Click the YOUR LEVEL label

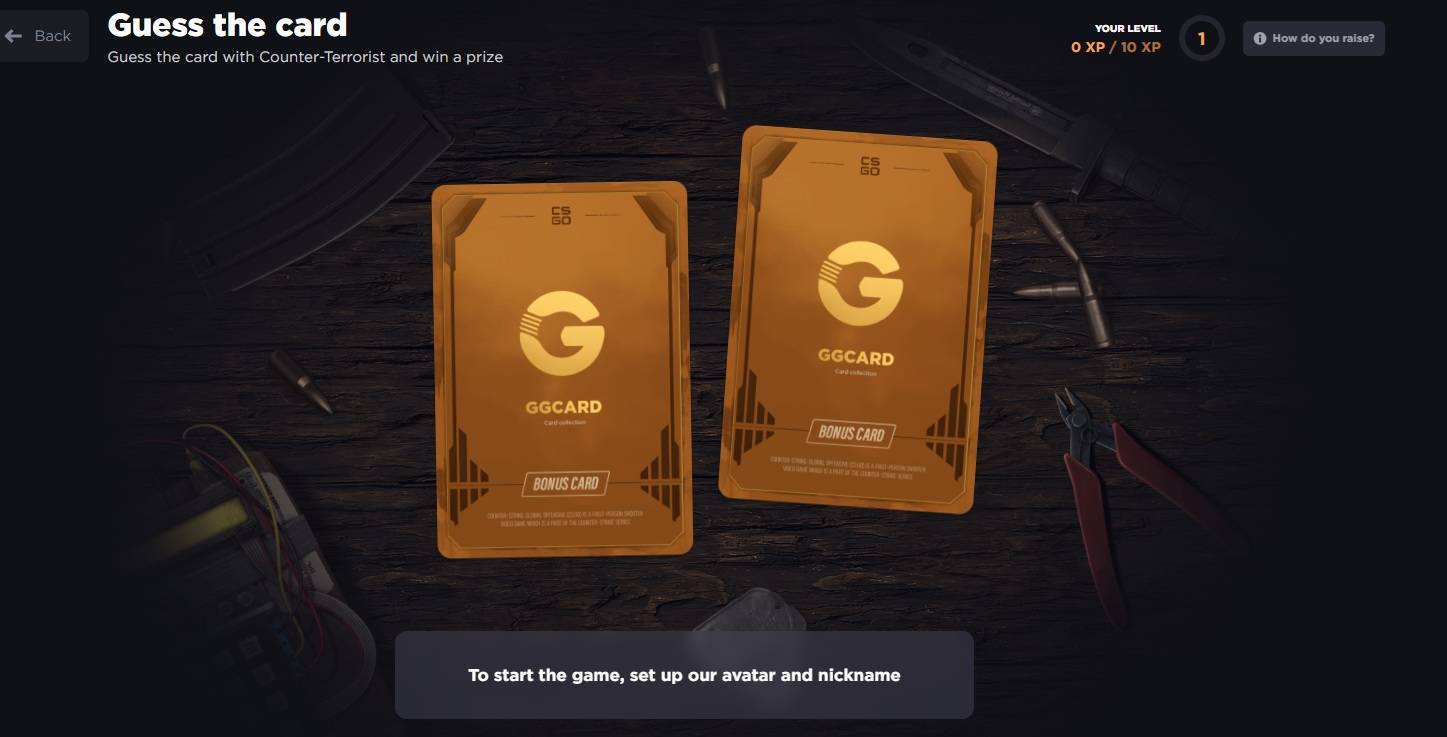coord(1126,28)
